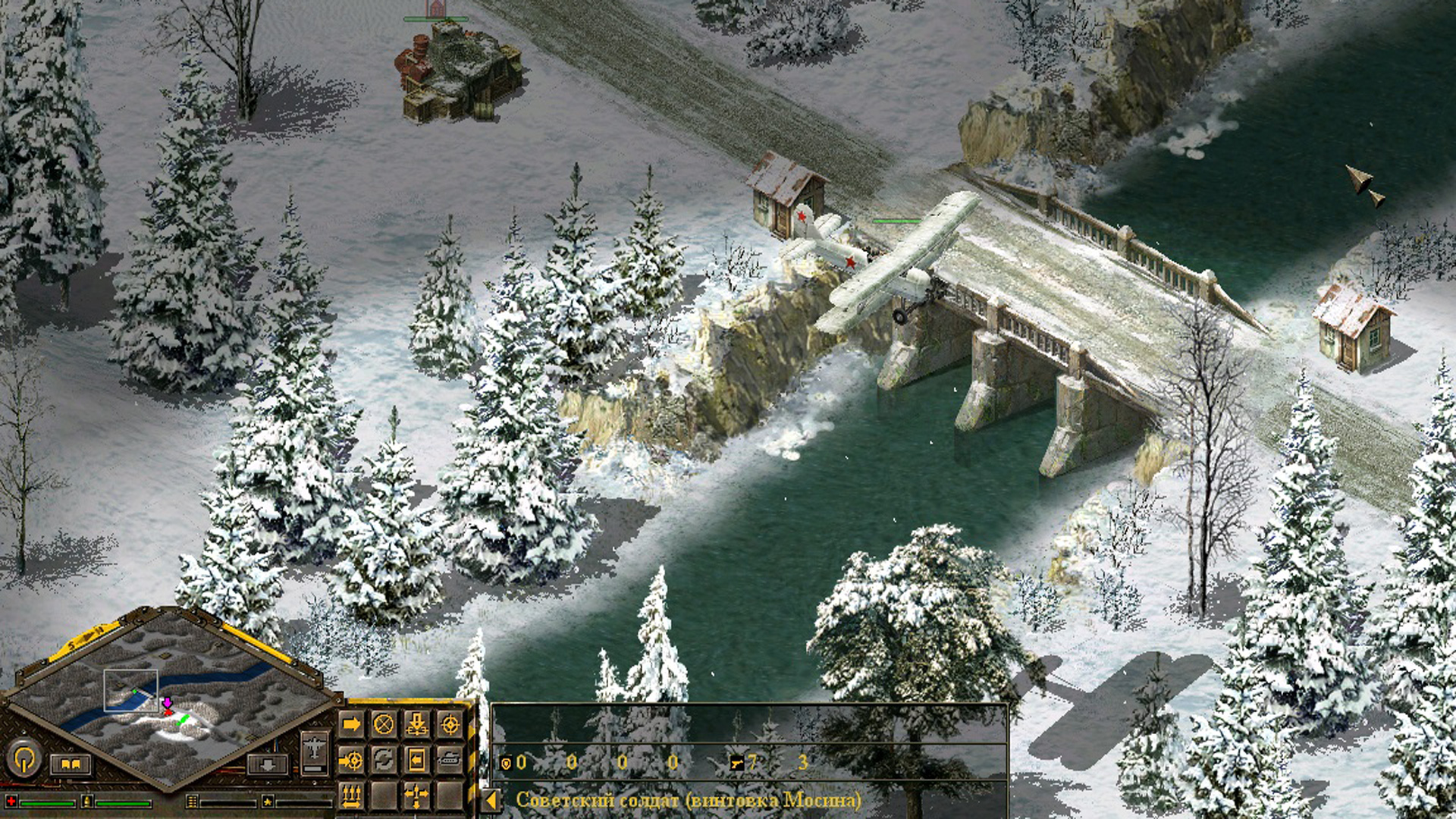Click the tank silhouette command icon
Image resolution: width=1456 pixels, height=819 pixels.
(x=451, y=758)
